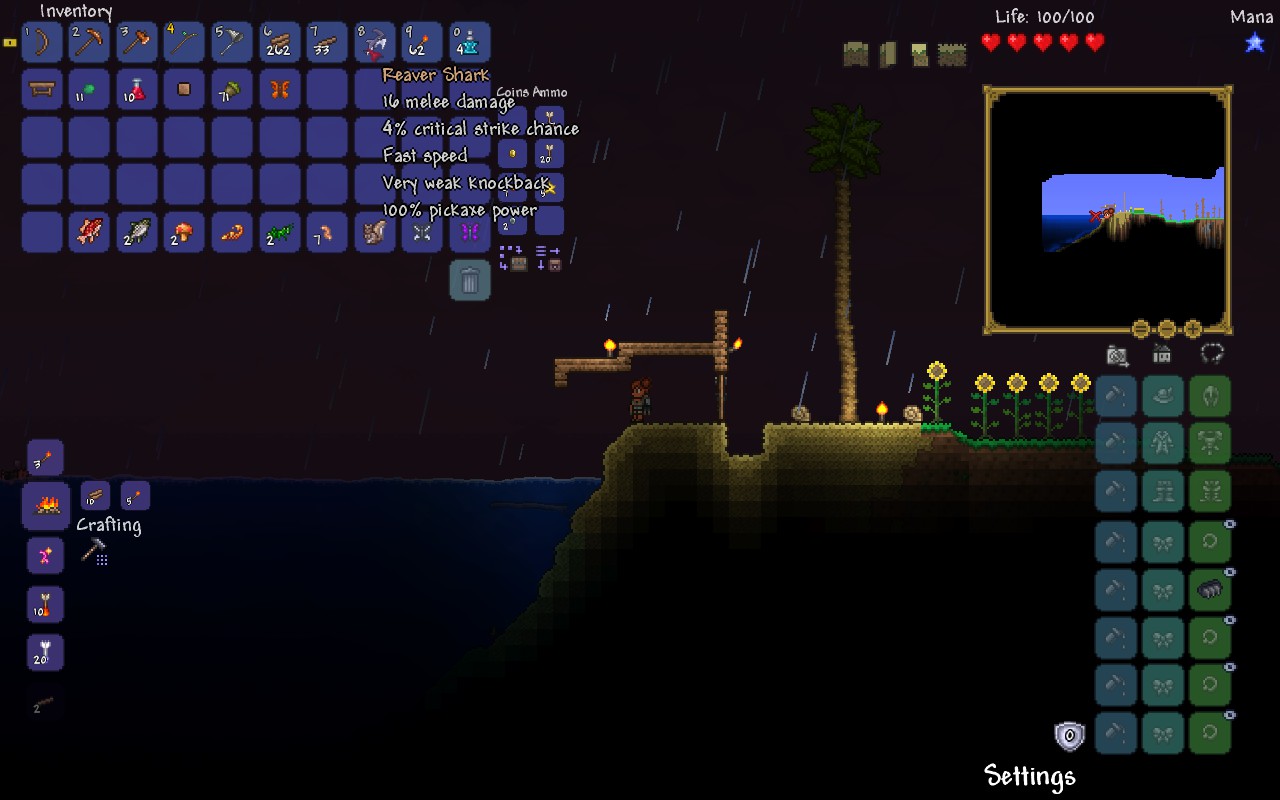Image resolution: width=1280 pixels, height=800 pixels.
Task: Click the squirrel critter in inventory
Action: point(375,232)
